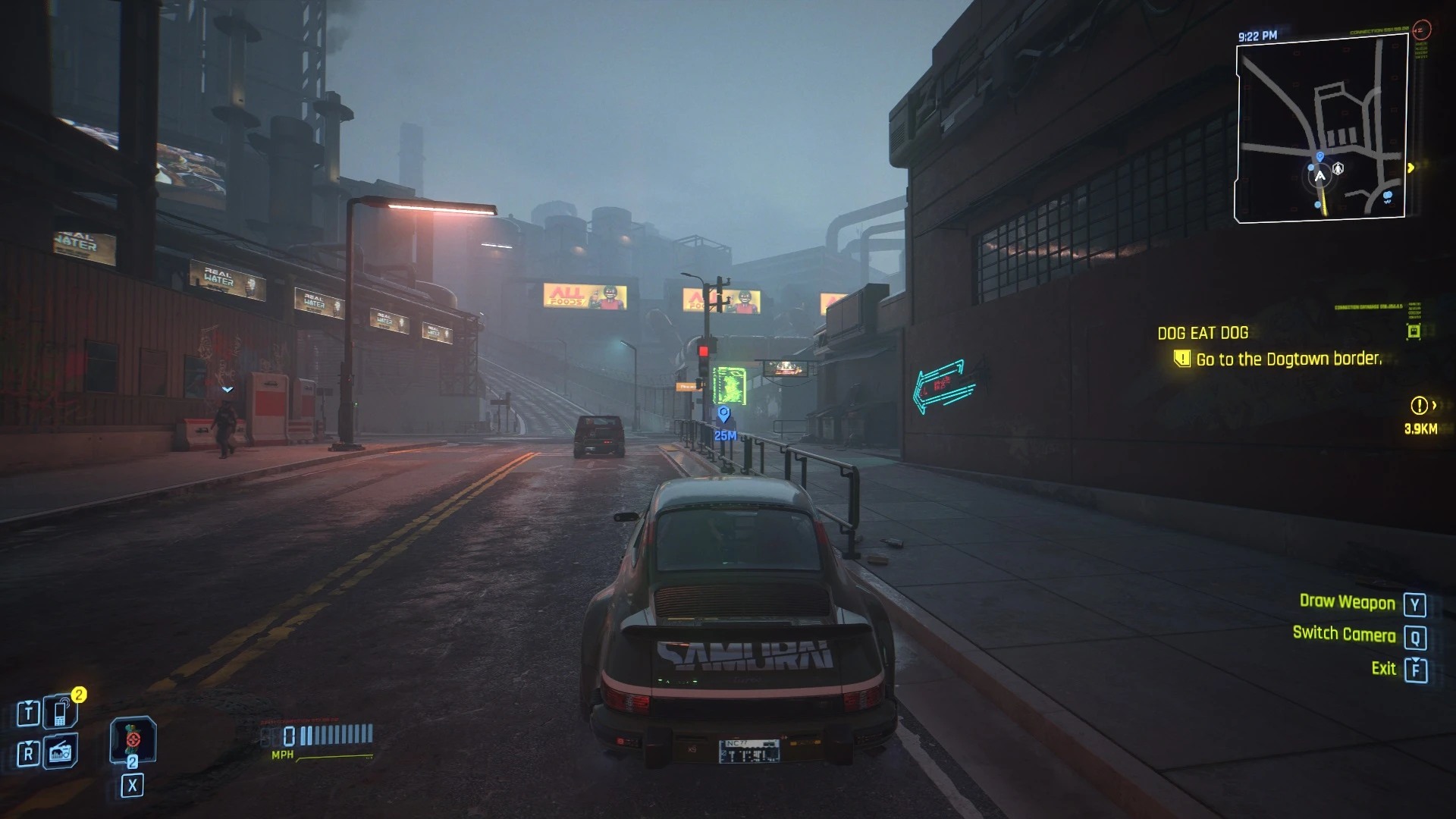Image resolution: width=1456 pixels, height=819 pixels.
Task: Select the blue 25M waypoint pin
Action: [x=723, y=414]
